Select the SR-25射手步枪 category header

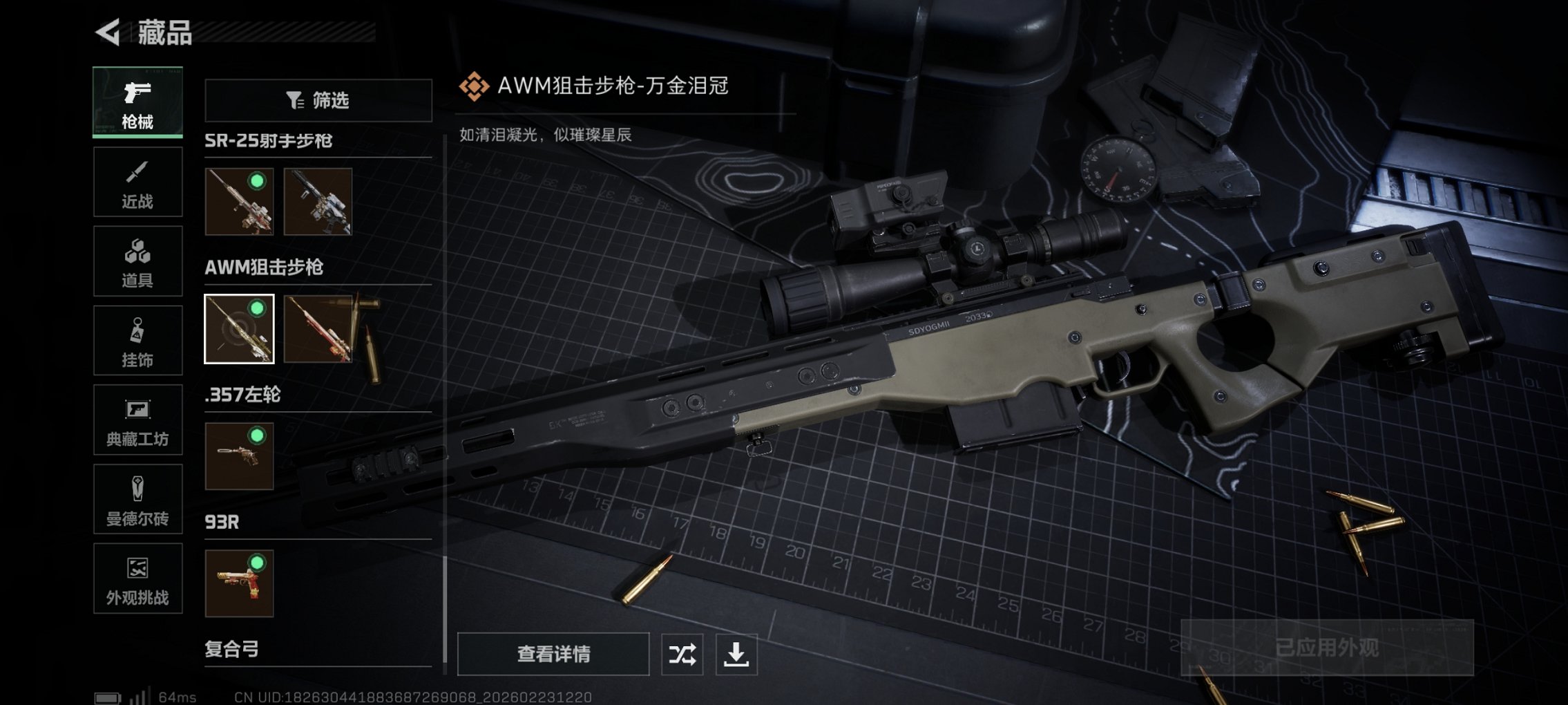pyautogui.click(x=269, y=140)
